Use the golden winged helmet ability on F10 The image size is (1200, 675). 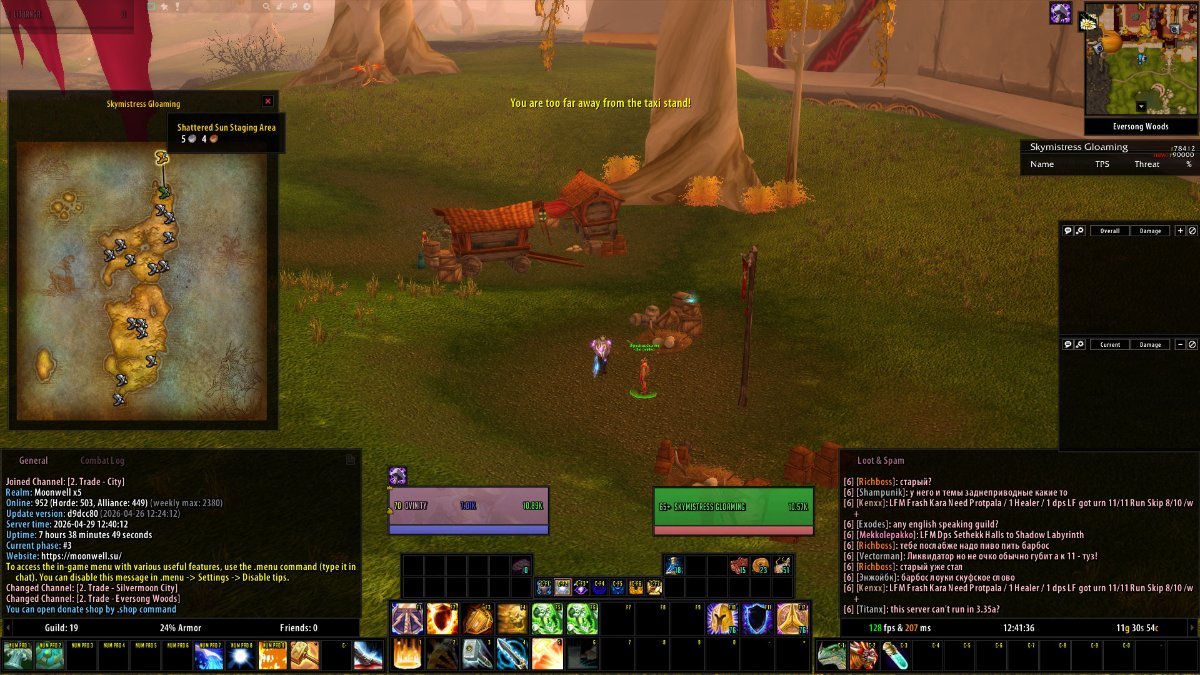[x=722, y=619]
